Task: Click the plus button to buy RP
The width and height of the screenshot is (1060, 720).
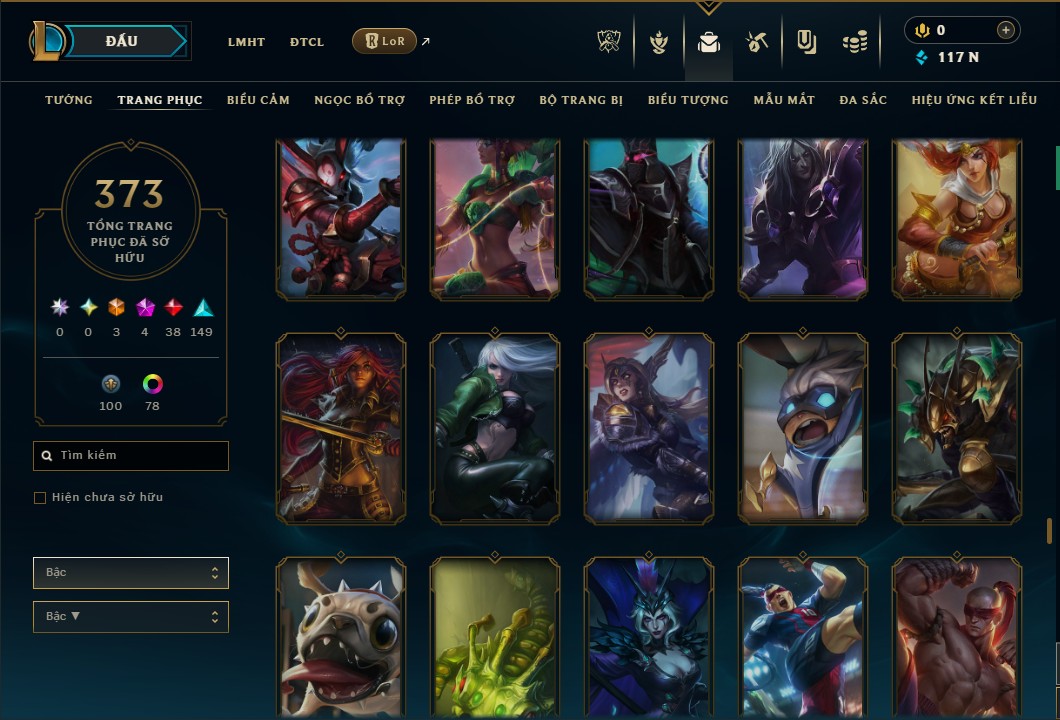Action: [1005, 30]
